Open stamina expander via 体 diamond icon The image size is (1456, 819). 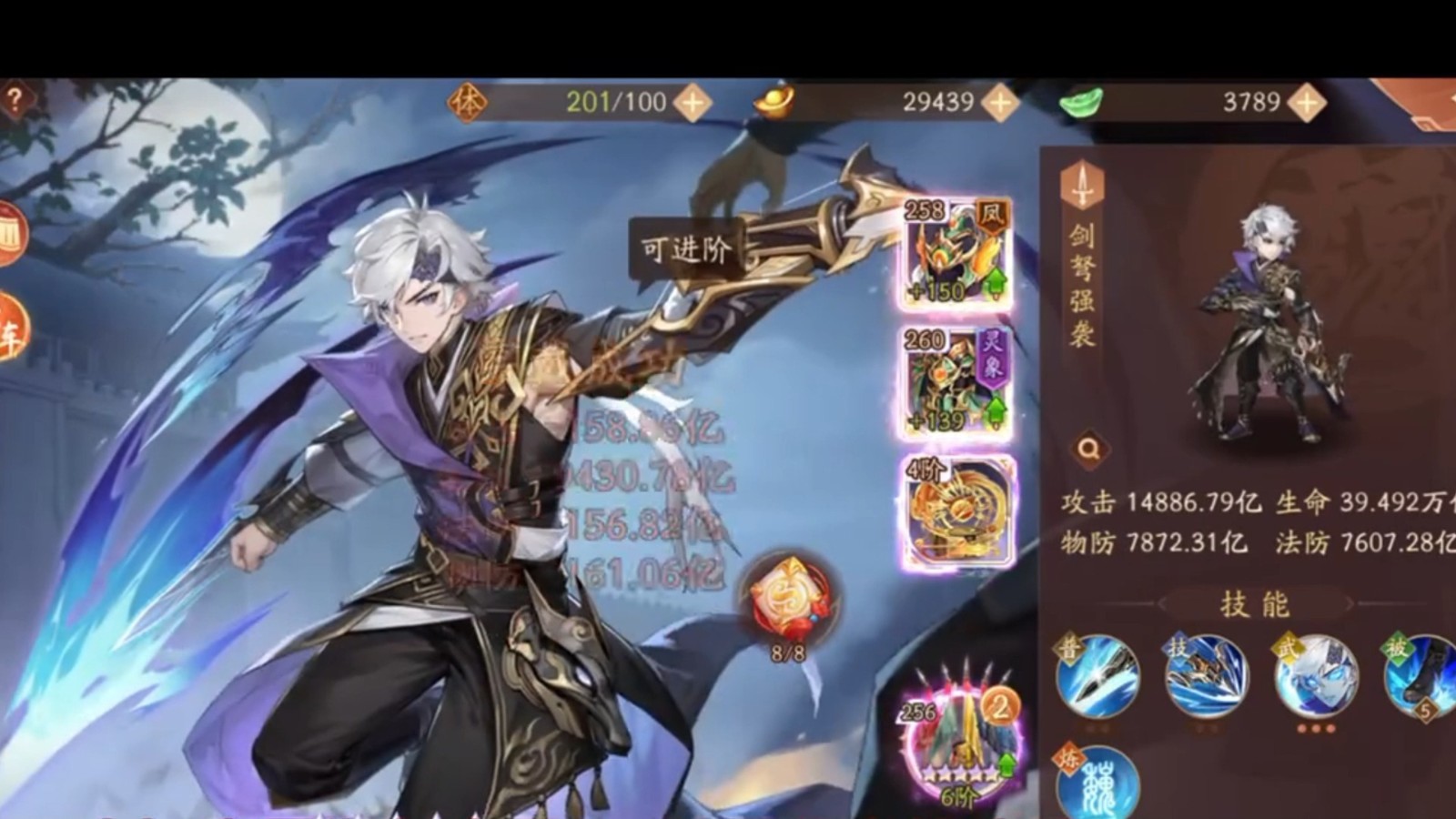[466, 101]
